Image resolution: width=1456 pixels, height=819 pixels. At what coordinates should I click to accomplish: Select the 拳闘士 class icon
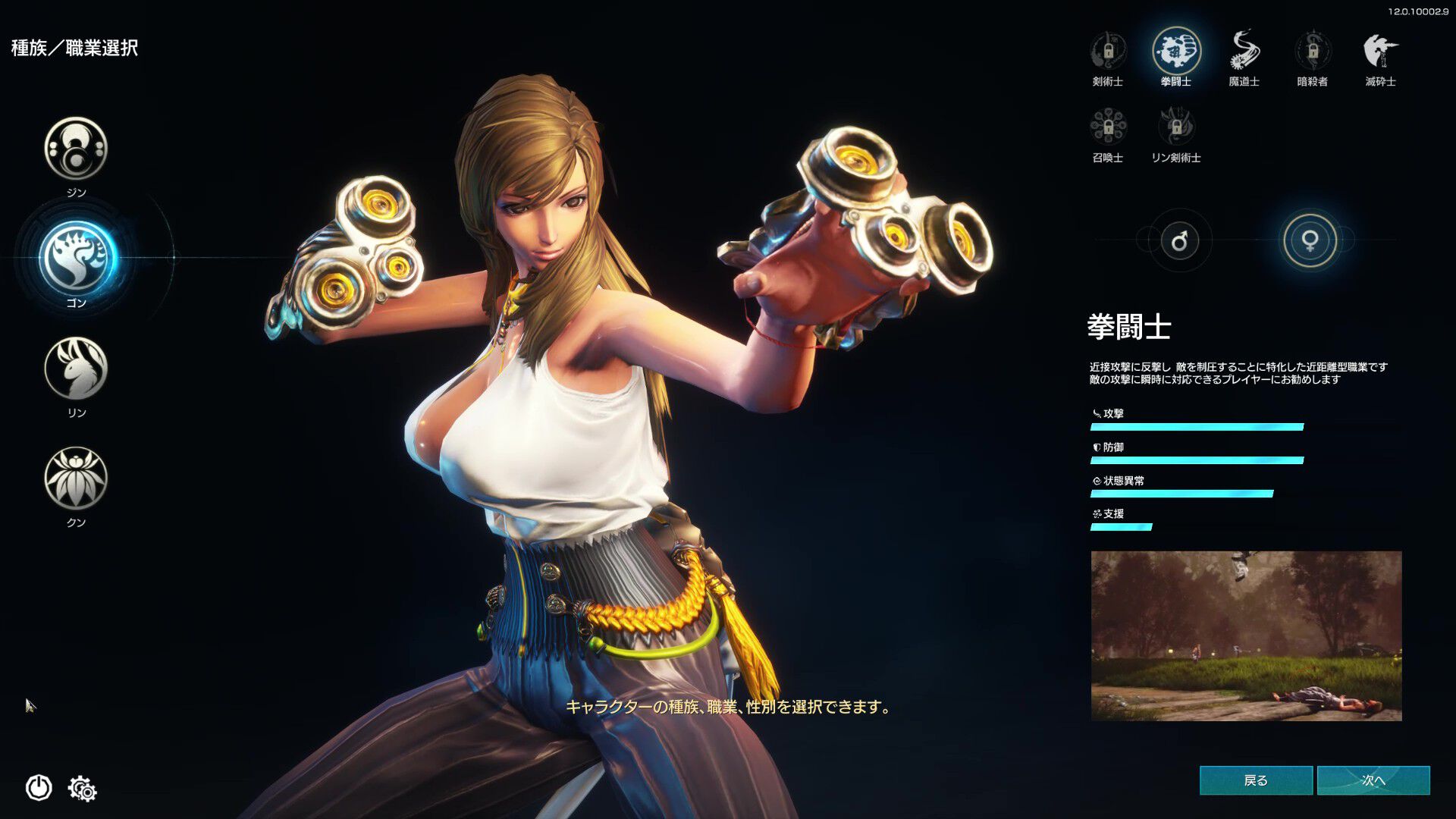1176,52
